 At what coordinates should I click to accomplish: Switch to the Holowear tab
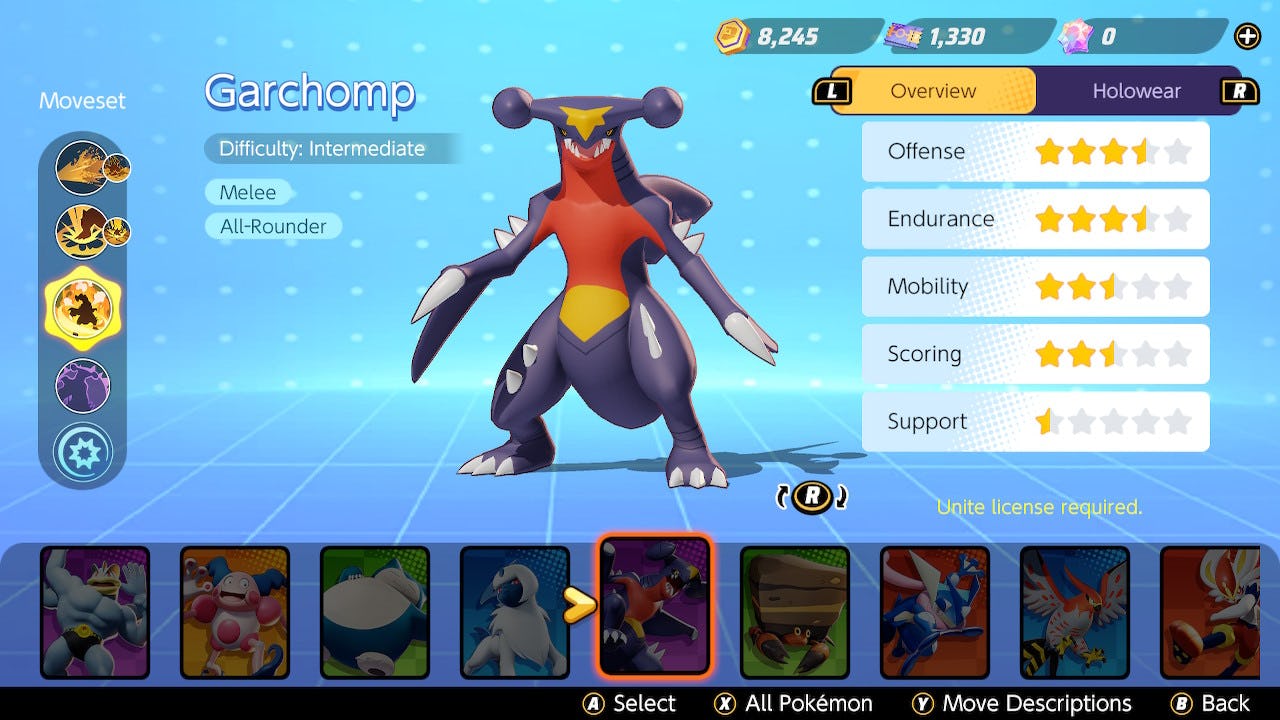click(1136, 91)
